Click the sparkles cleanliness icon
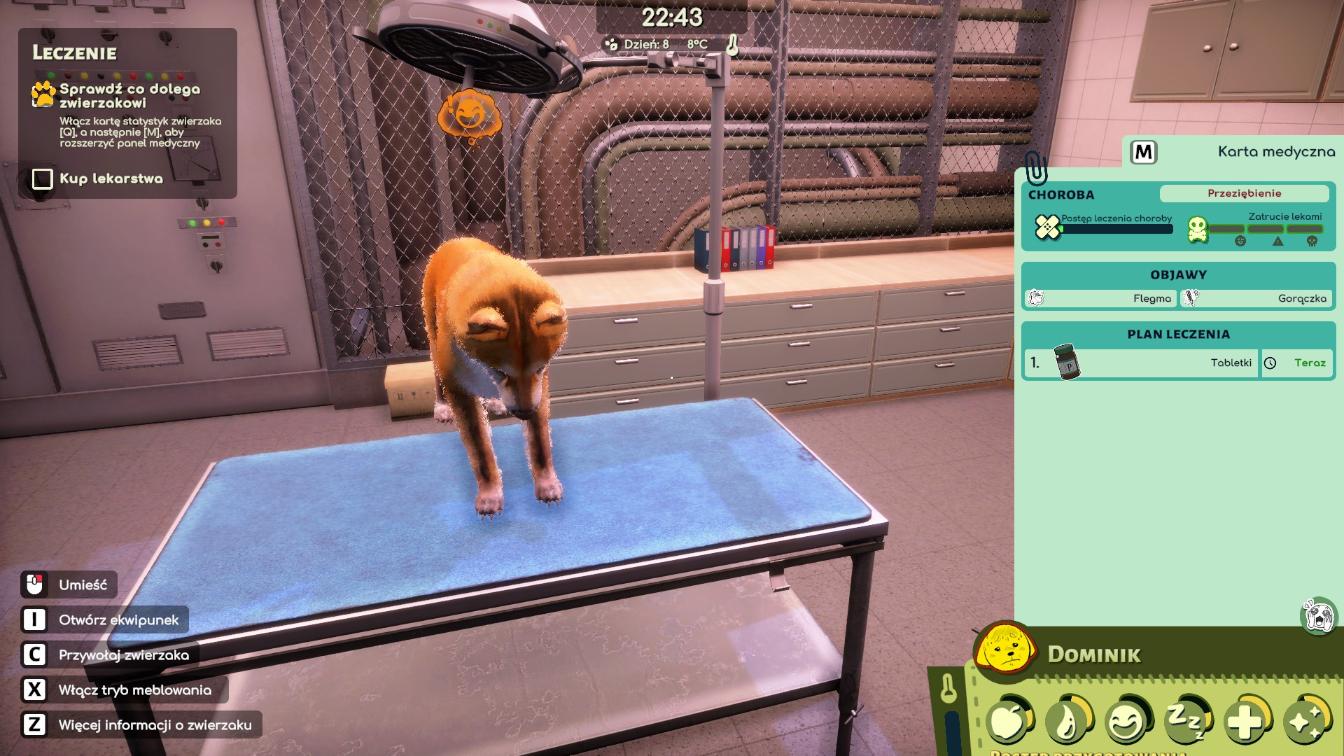The image size is (1344, 756). 1306,719
